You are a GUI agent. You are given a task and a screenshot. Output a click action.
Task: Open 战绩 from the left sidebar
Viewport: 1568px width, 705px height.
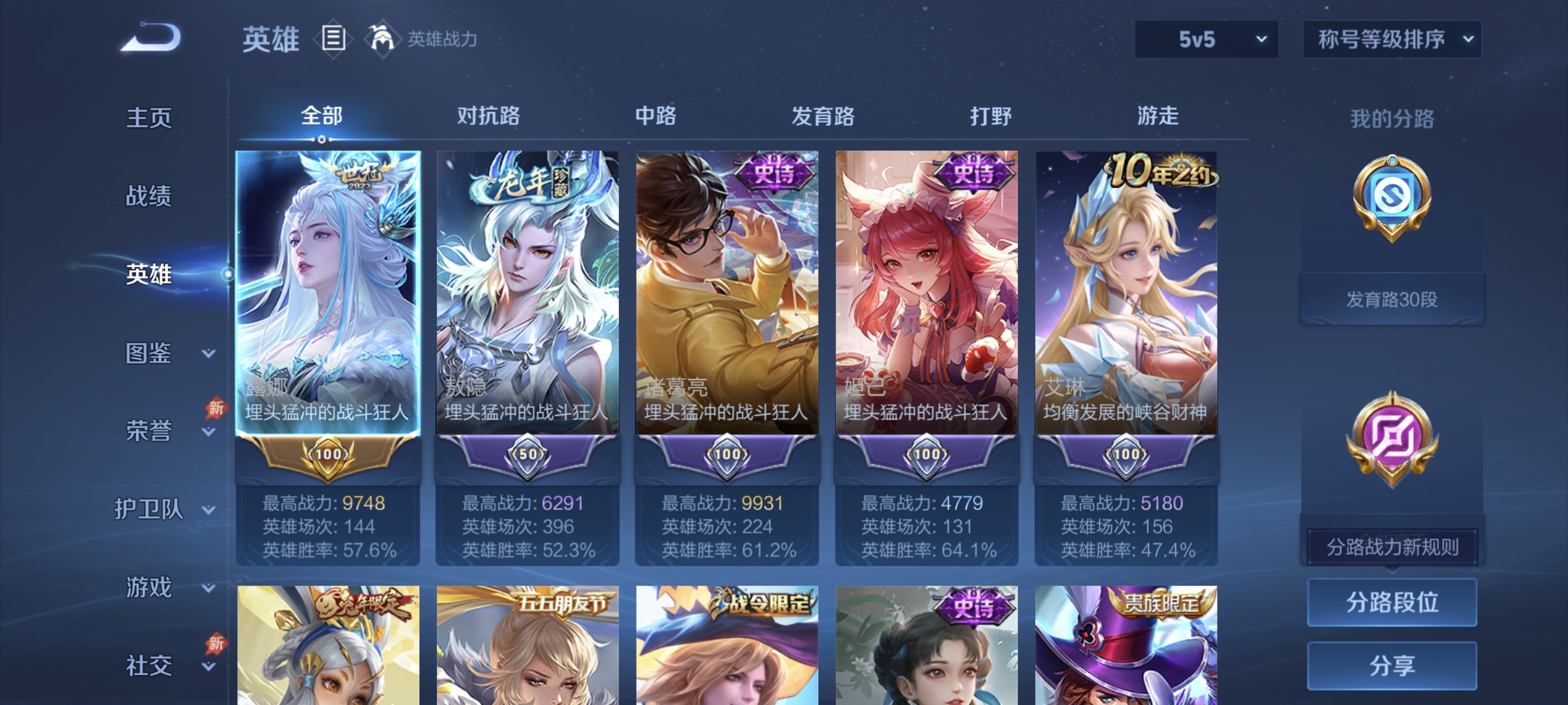(149, 197)
